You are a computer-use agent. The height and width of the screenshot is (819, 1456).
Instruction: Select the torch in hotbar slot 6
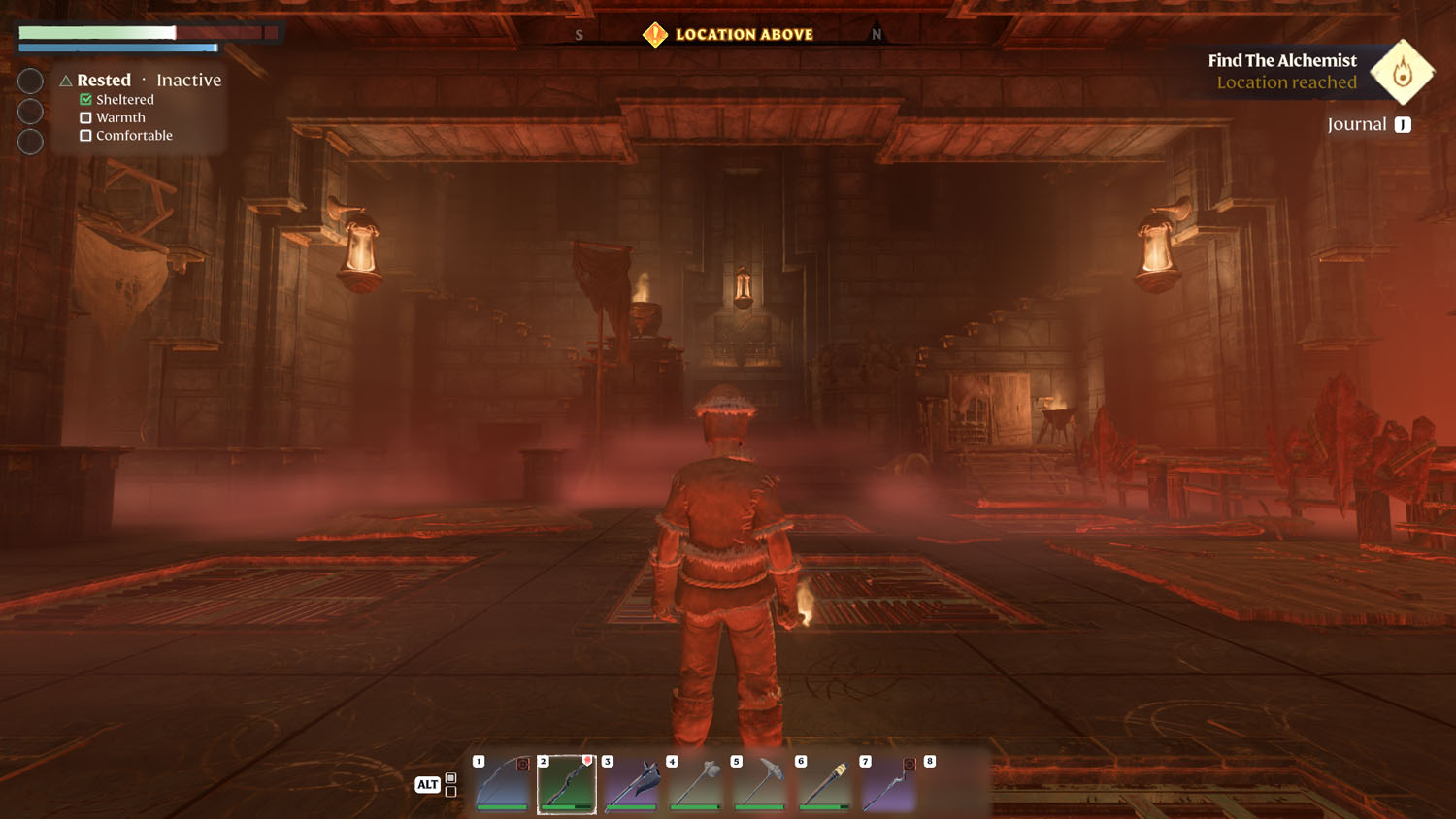tap(825, 784)
